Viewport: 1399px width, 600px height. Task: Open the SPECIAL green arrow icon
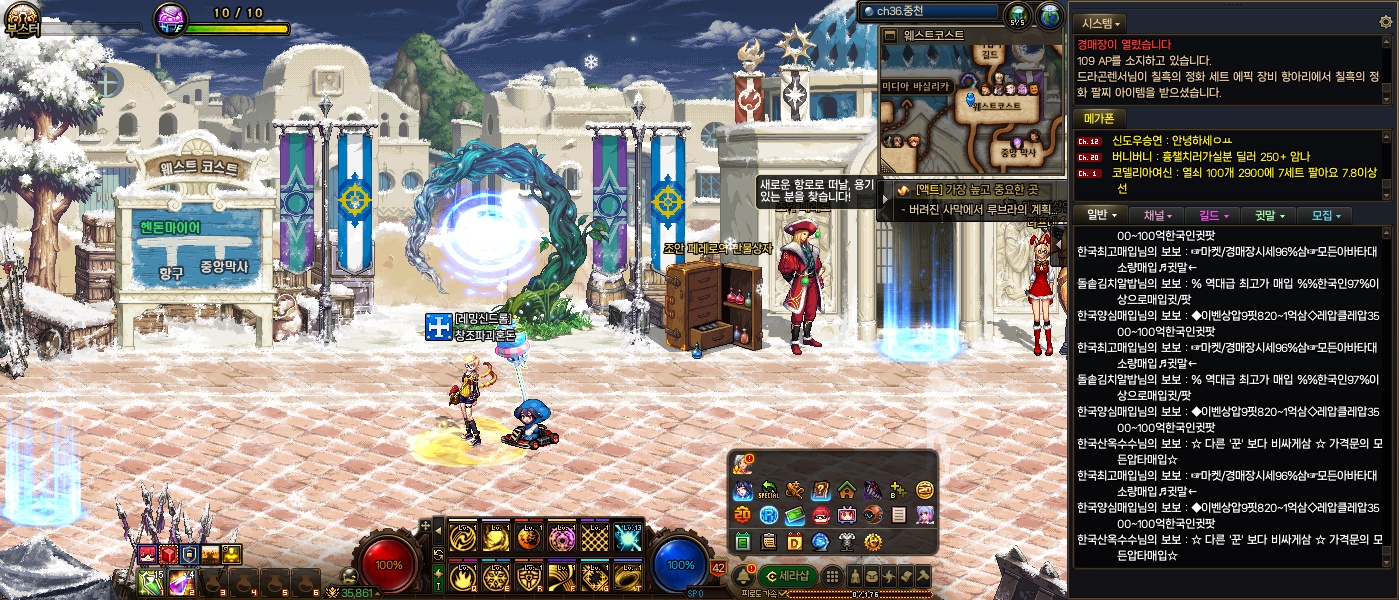[769, 490]
